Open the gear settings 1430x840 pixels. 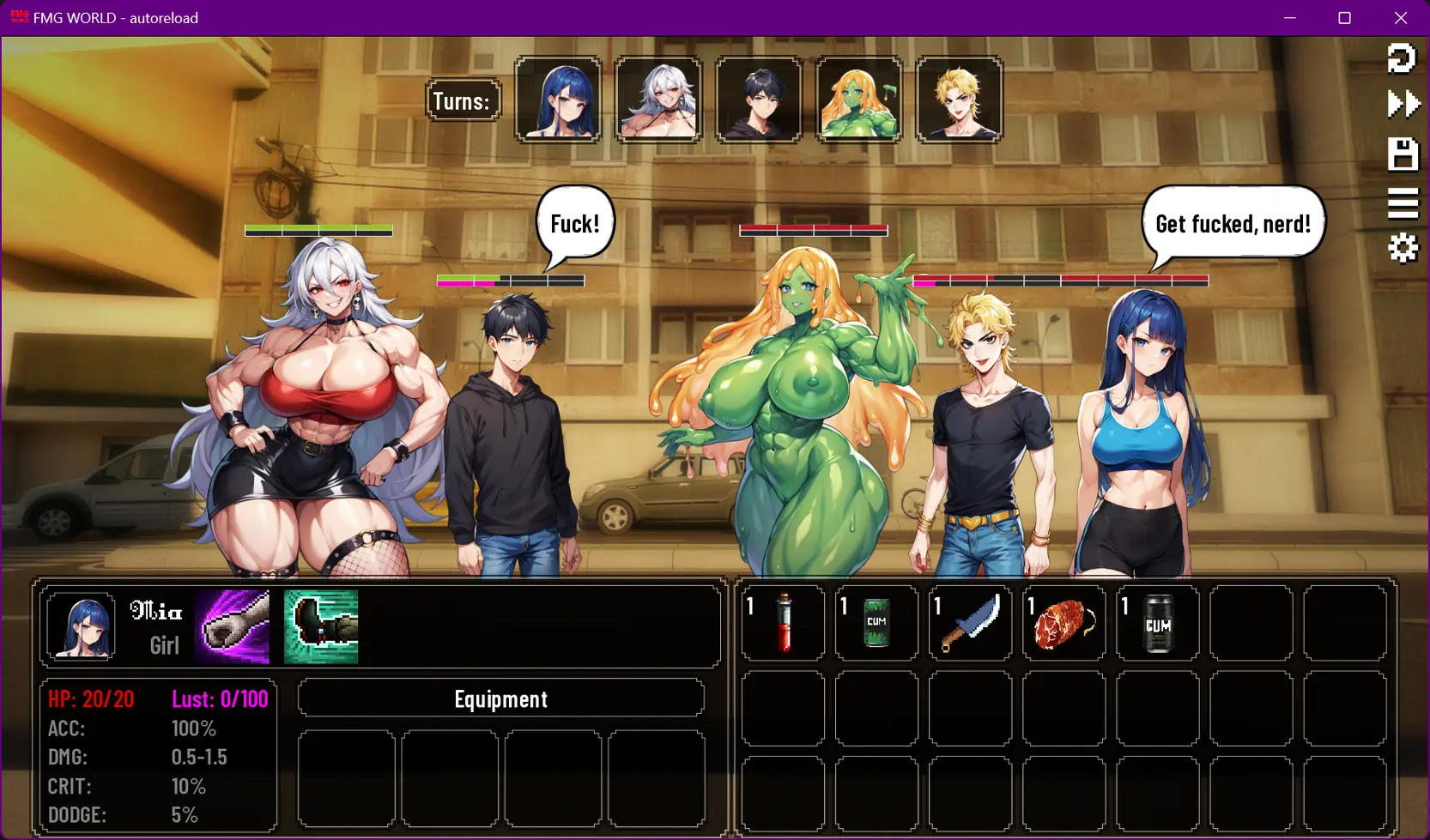point(1403,249)
